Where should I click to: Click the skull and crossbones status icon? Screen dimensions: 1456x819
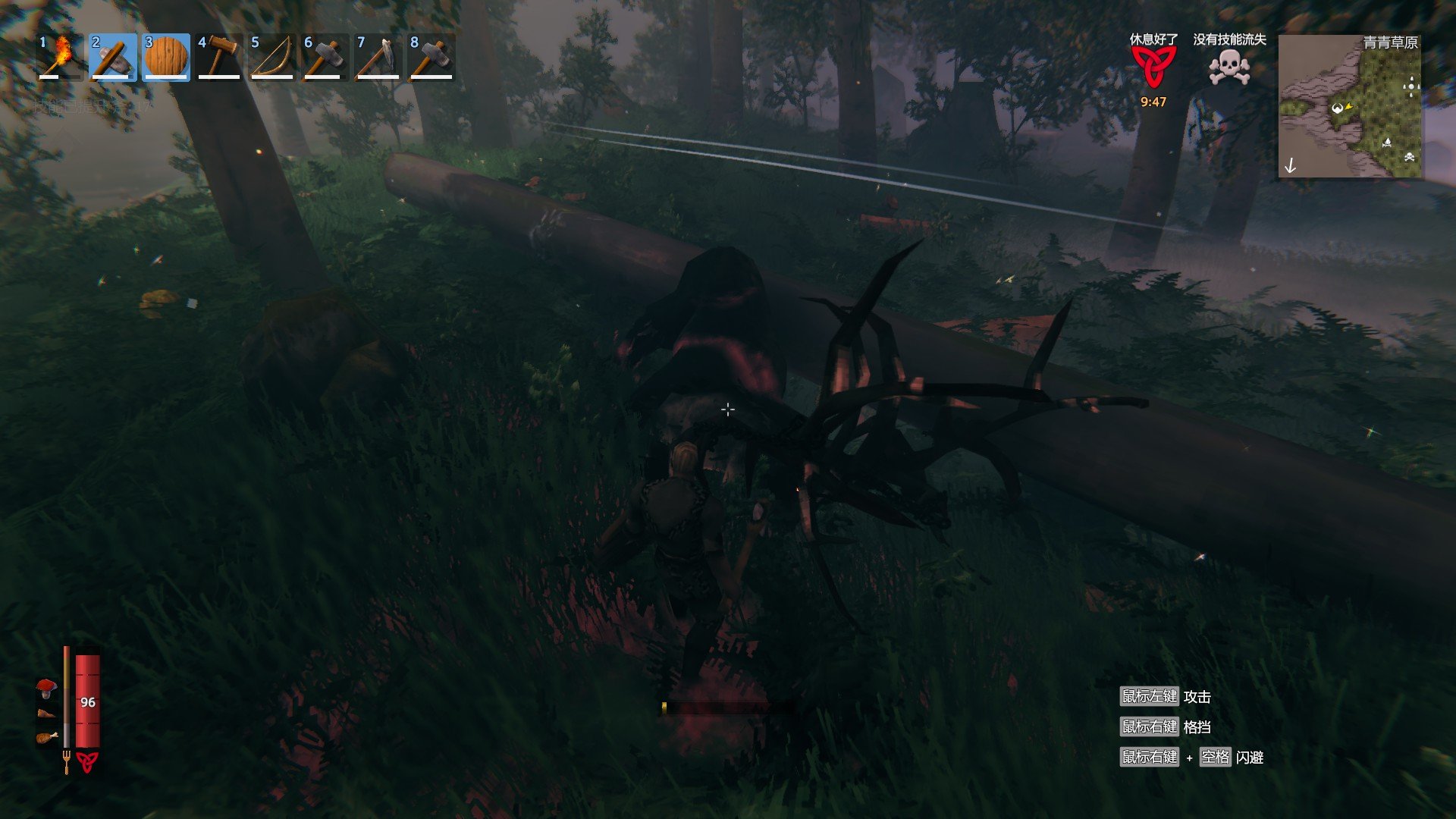pos(1229,68)
